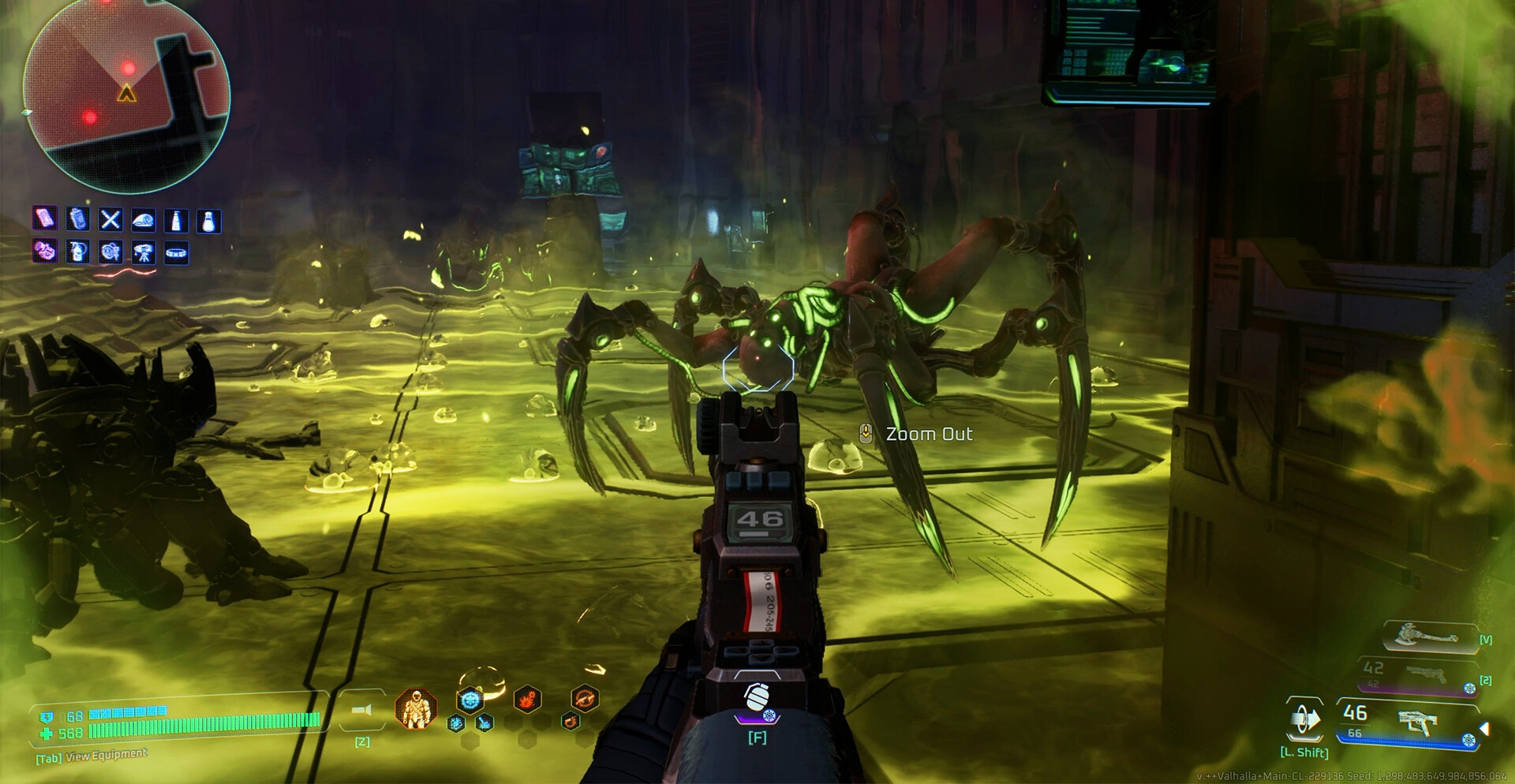Select the fire extinguisher item icon
This screenshot has height=784, width=1515.
(77, 252)
